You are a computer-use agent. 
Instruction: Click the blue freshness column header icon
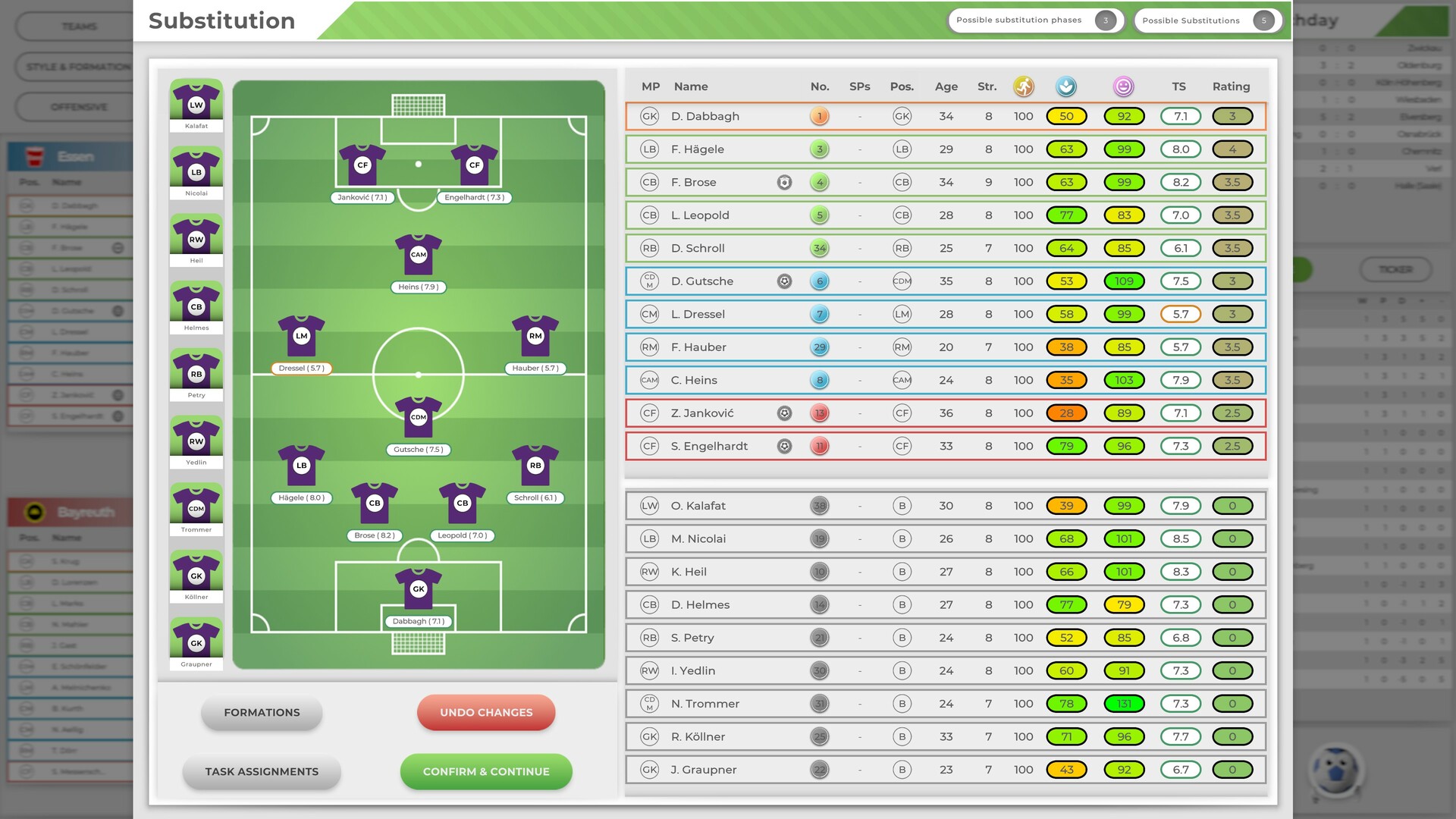pos(1066,86)
